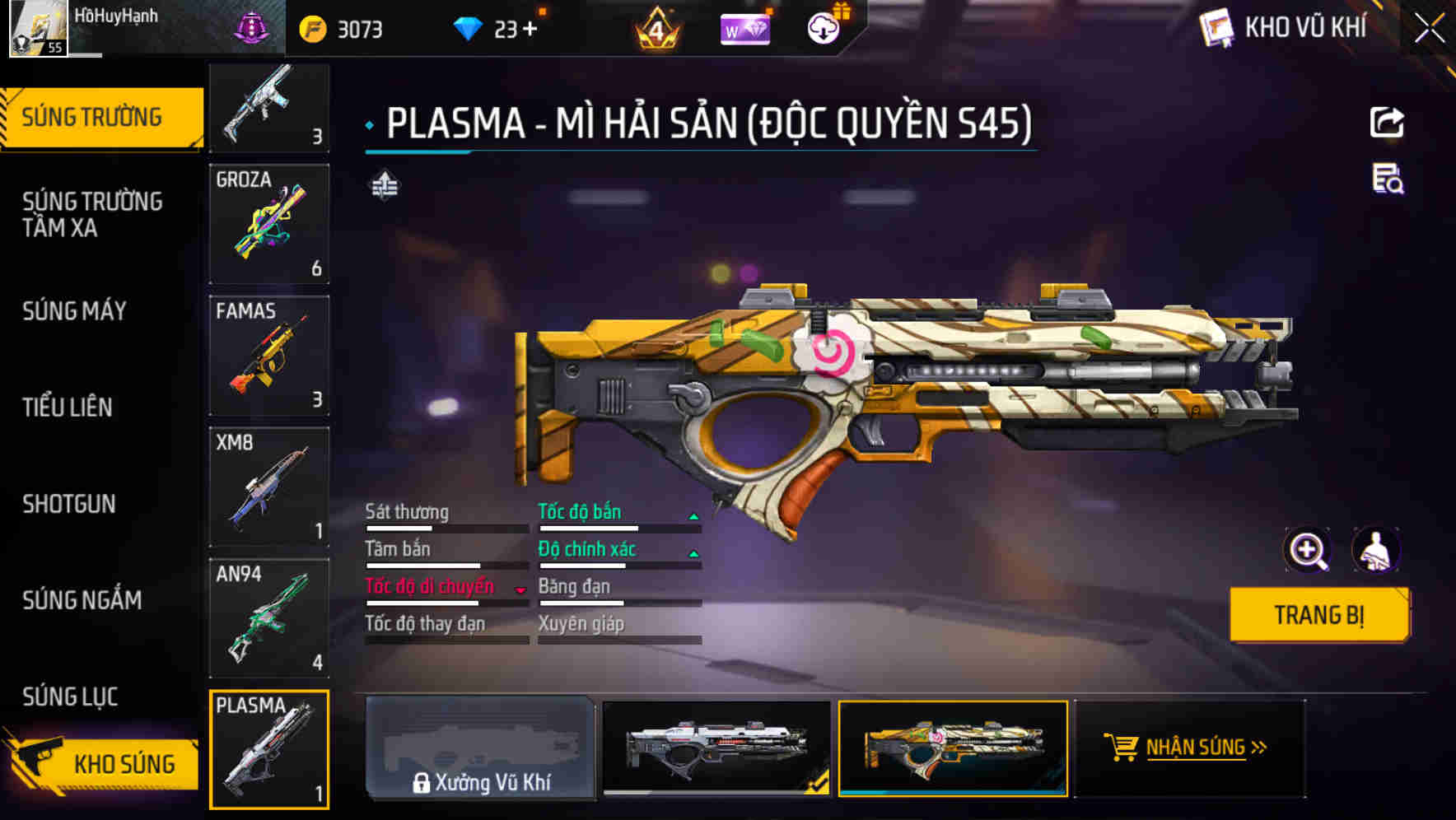Equip the skin with Trang Bị
1456x820 pixels.
[x=1319, y=615]
